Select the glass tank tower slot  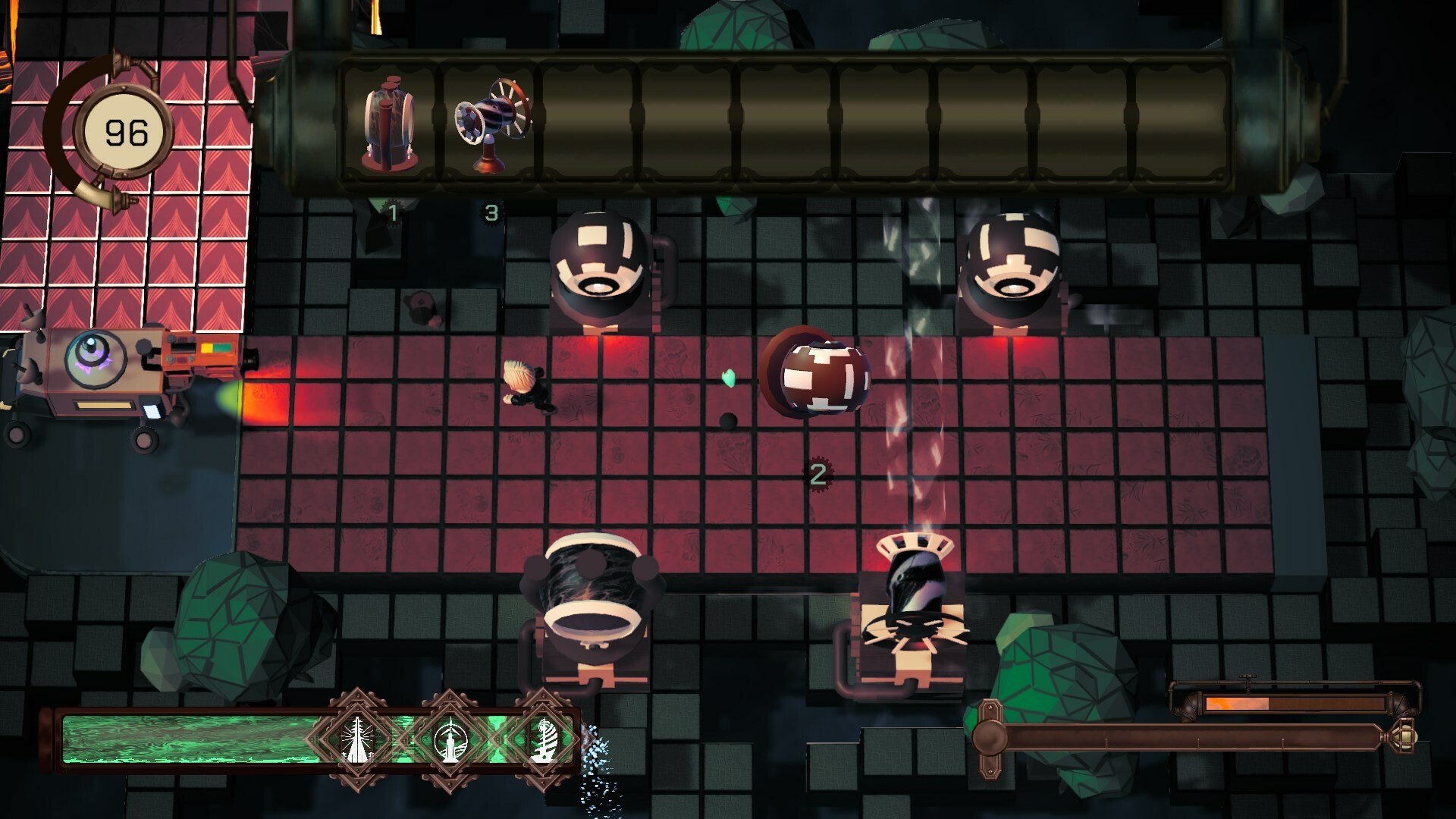point(391,125)
